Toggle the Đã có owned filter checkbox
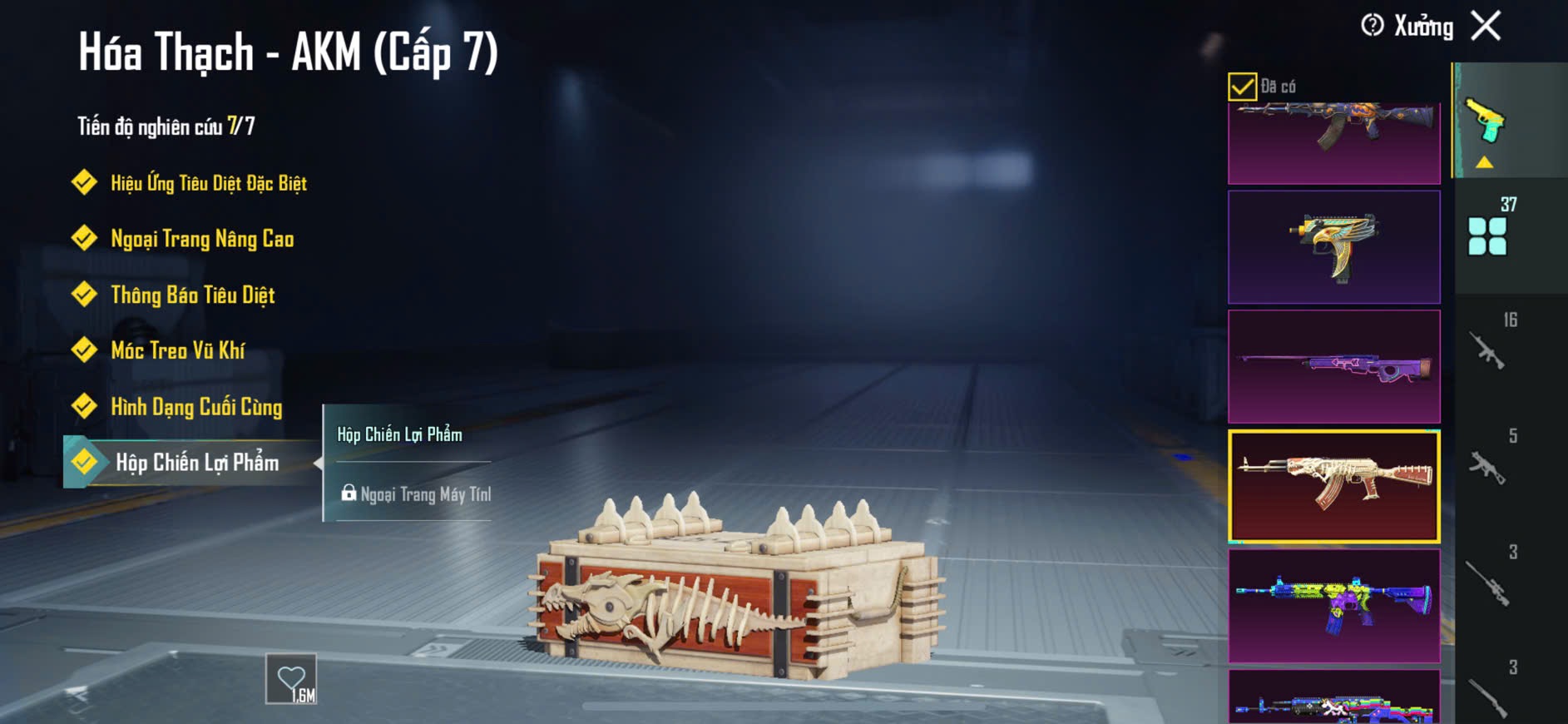Image resolution: width=1568 pixels, height=724 pixels. (1242, 87)
